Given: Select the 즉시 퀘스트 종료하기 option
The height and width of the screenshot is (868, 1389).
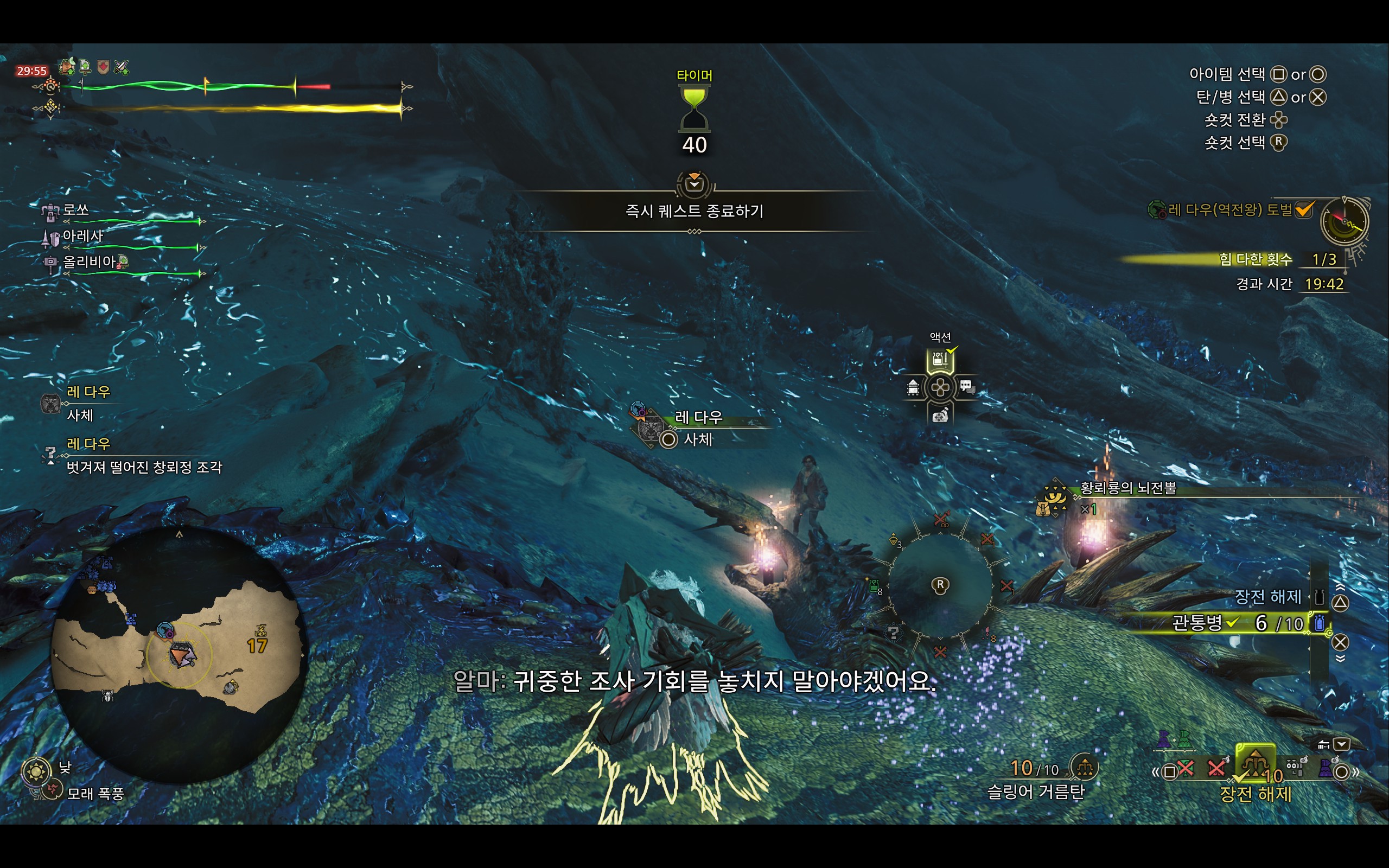Looking at the screenshot, I should pos(694,211).
